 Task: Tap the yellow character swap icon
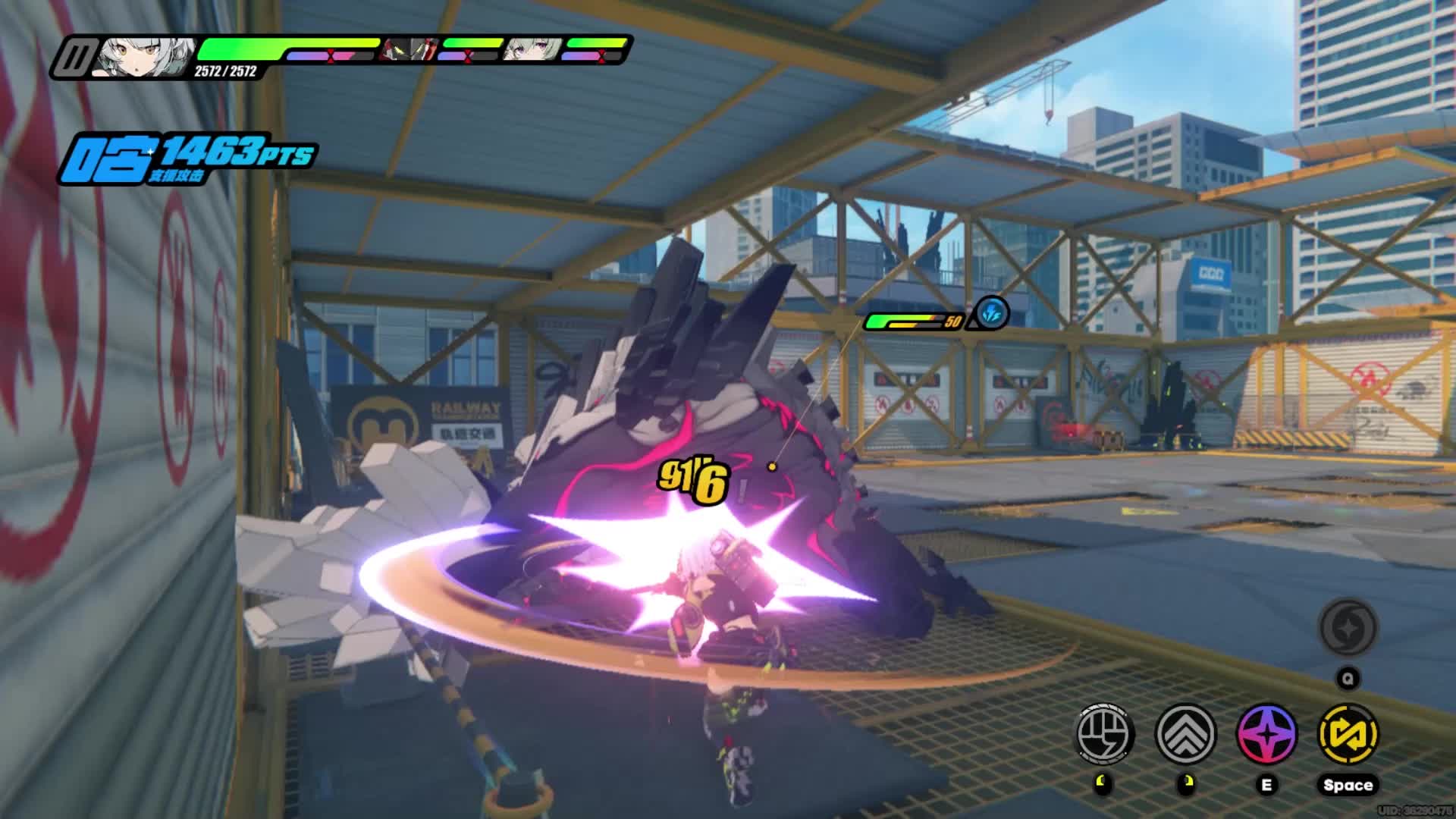pos(1348,734)
